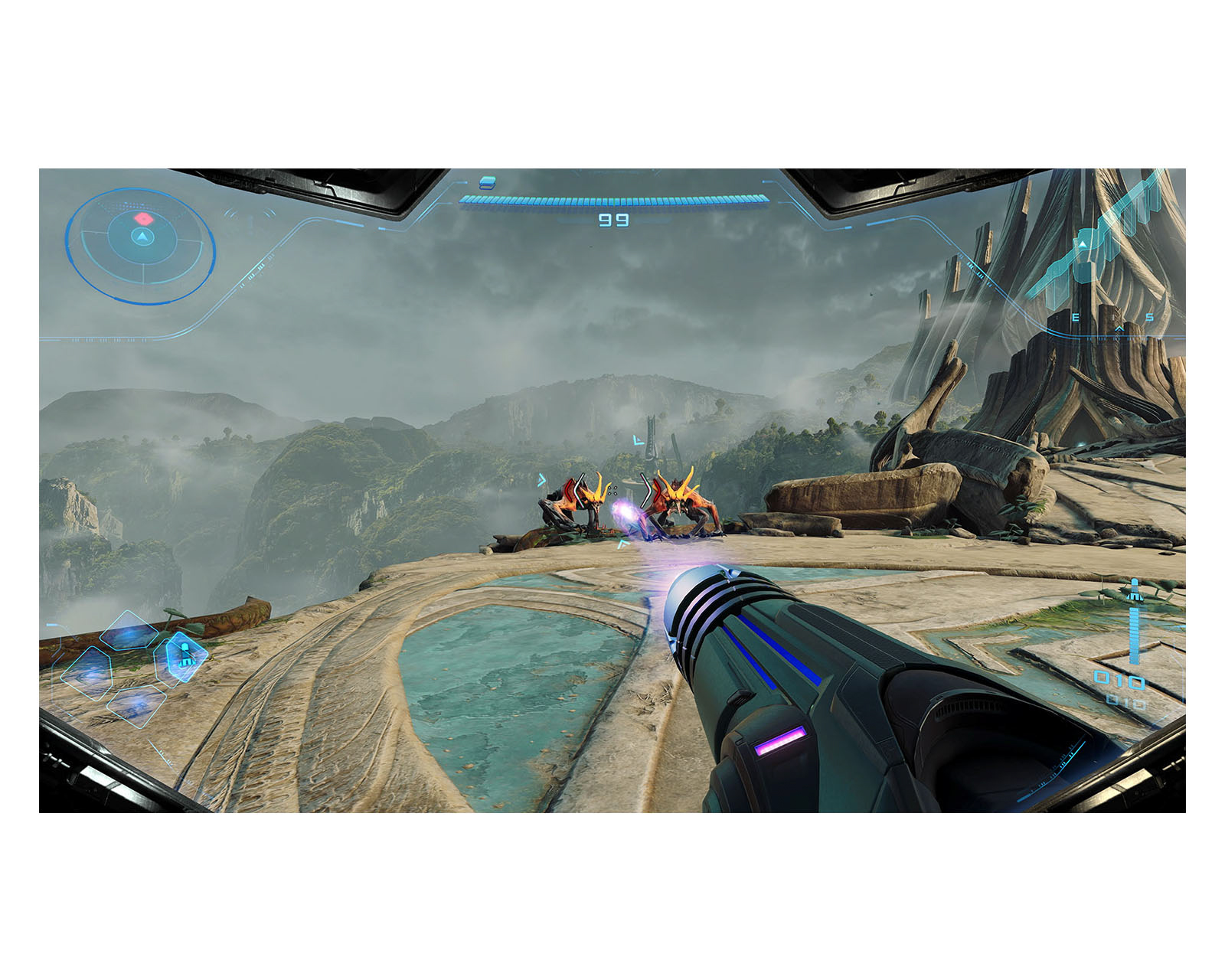The image size is (1225, 980).
Task: Click the bottom diamond icon of the visor selector
Action: (136, 707)
